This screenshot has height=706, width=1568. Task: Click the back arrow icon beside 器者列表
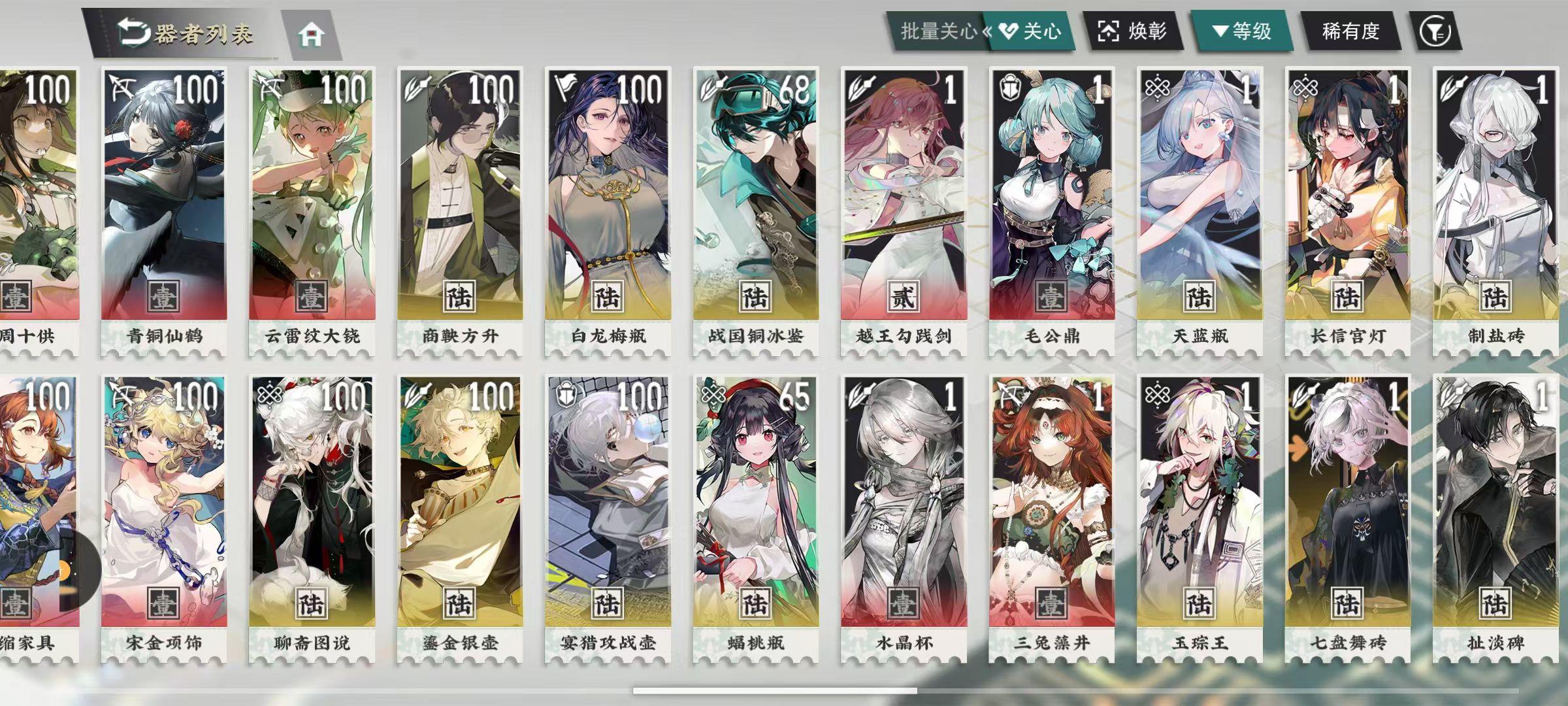coord(134,29)
